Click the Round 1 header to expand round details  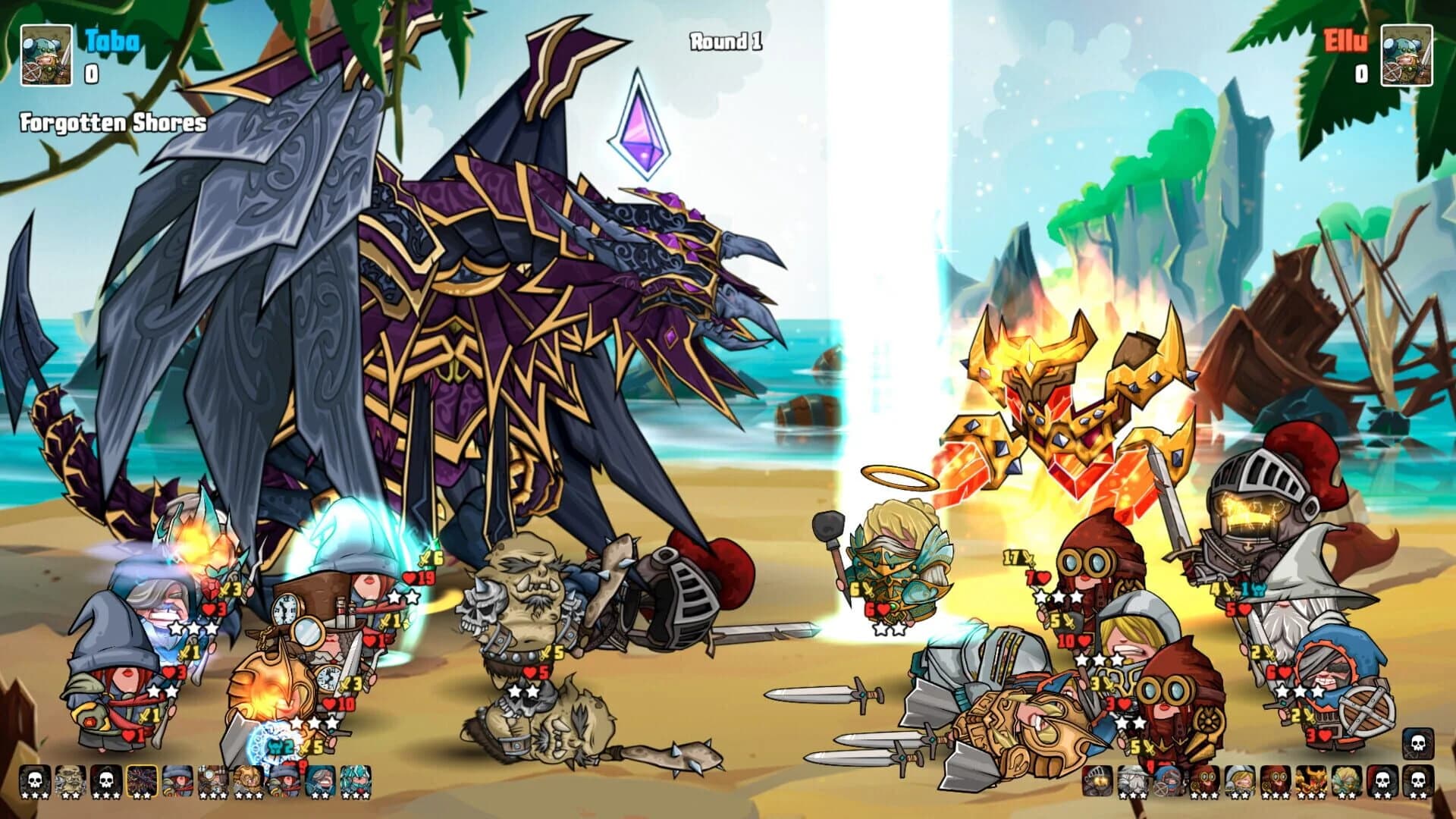(x=720, y=43)
